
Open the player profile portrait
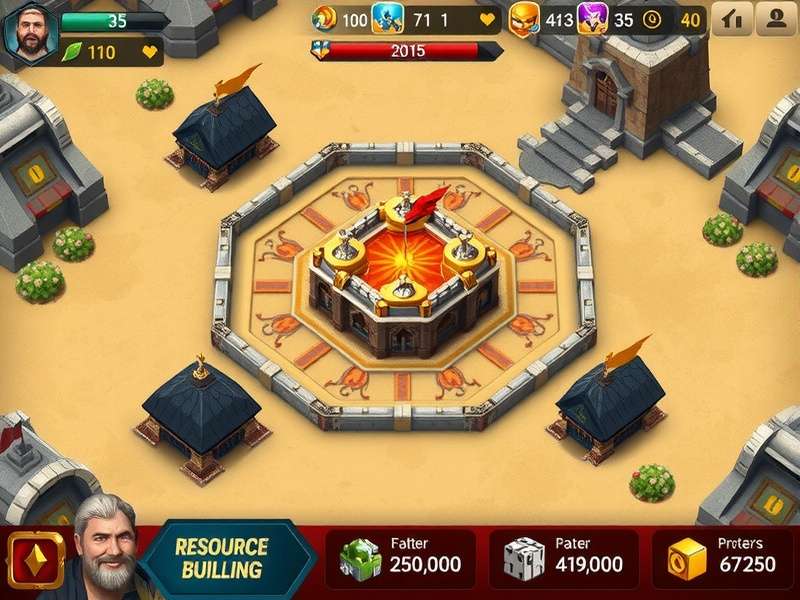tap(30, 31)
